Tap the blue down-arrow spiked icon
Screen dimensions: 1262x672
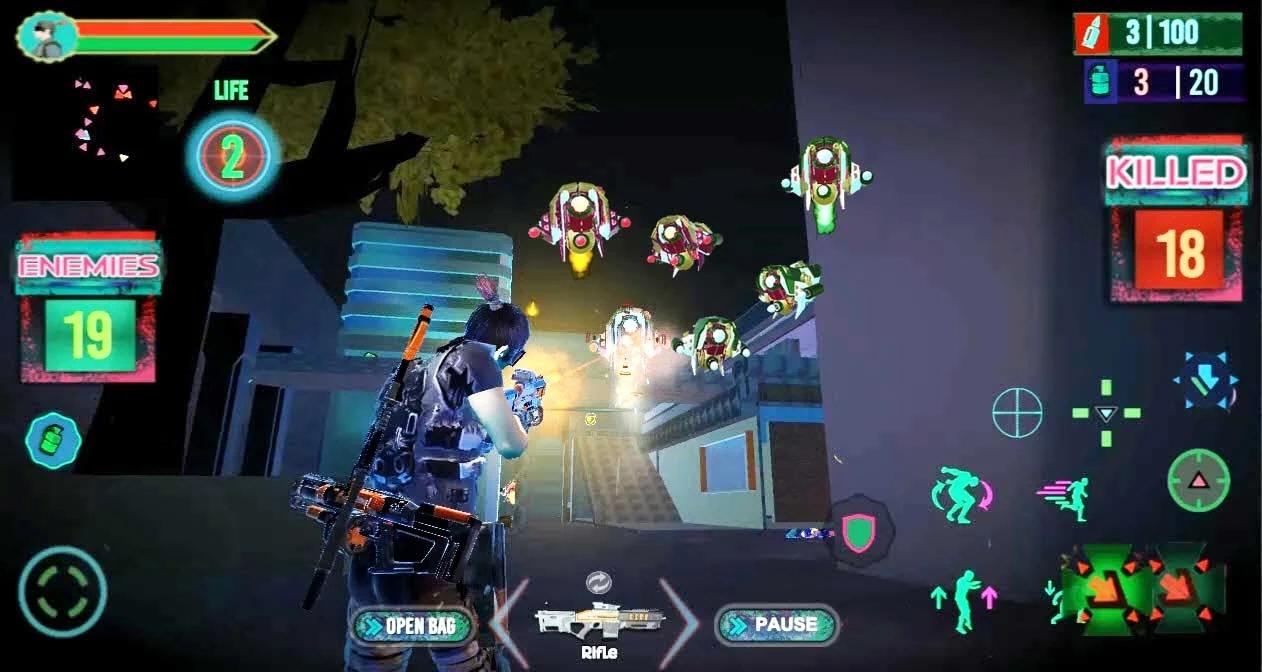[1205, 381]
